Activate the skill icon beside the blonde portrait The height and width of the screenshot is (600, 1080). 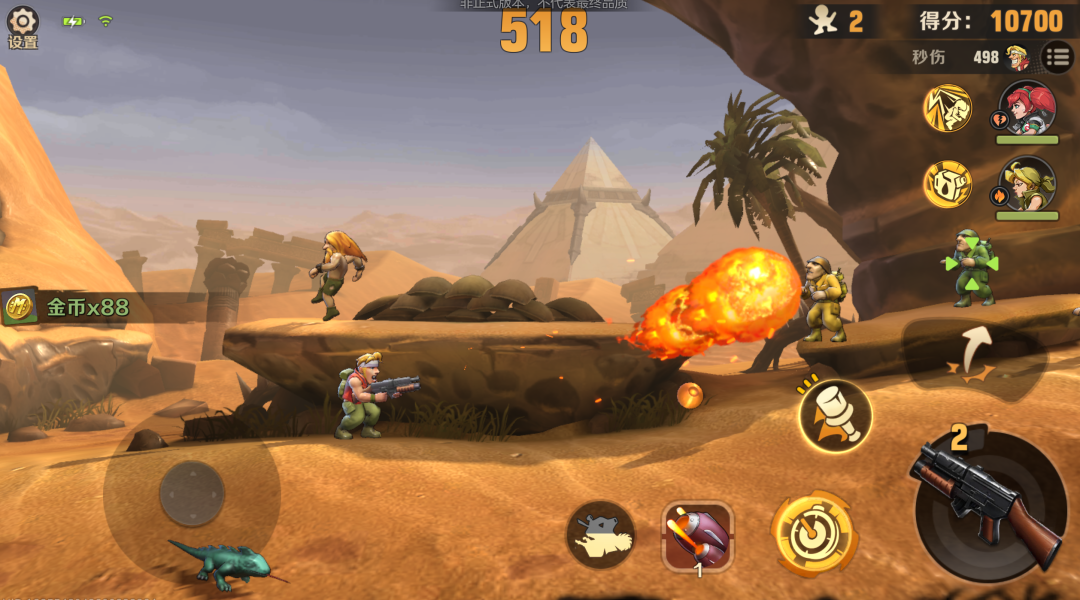947,184
